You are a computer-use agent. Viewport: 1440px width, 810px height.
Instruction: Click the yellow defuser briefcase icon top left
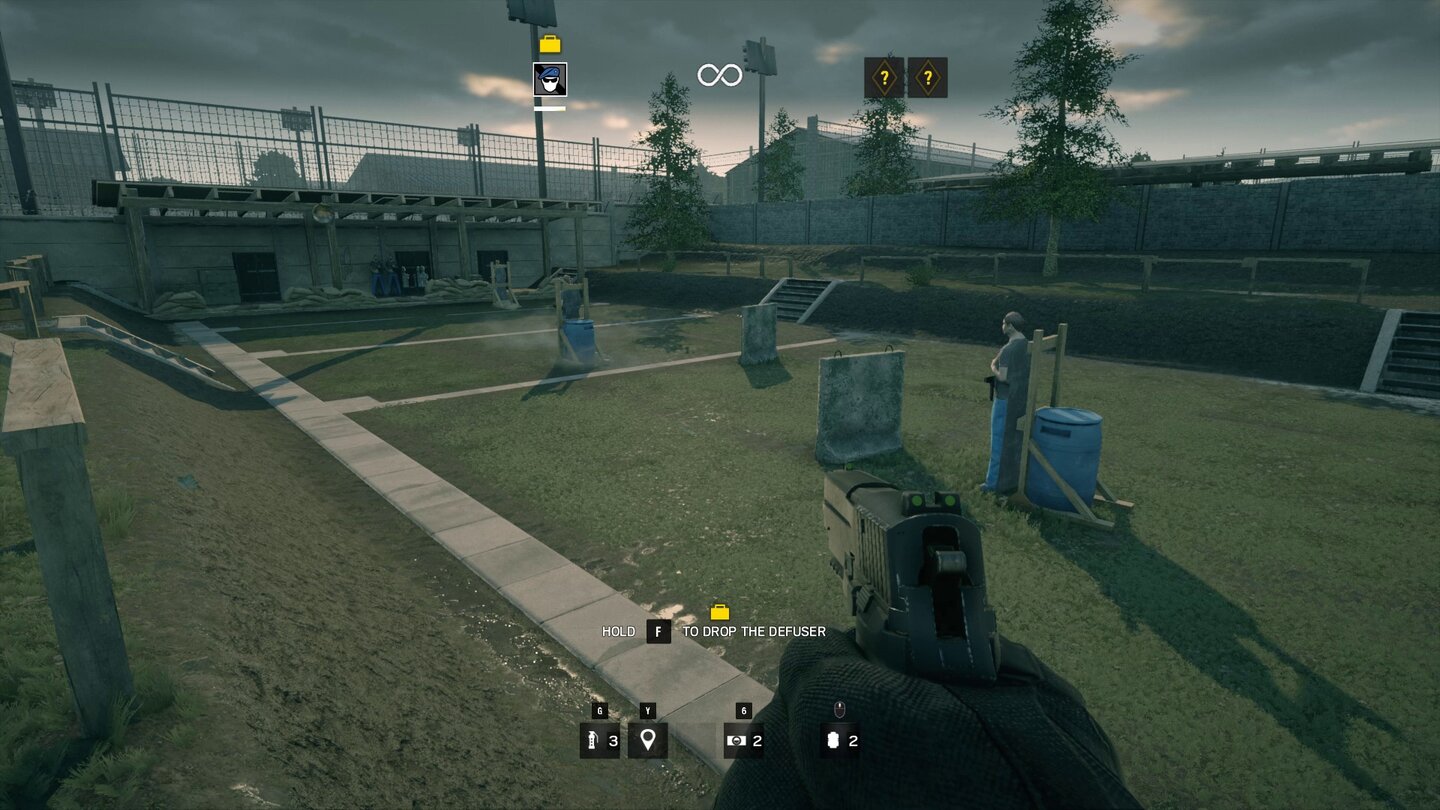pos(549,43)
